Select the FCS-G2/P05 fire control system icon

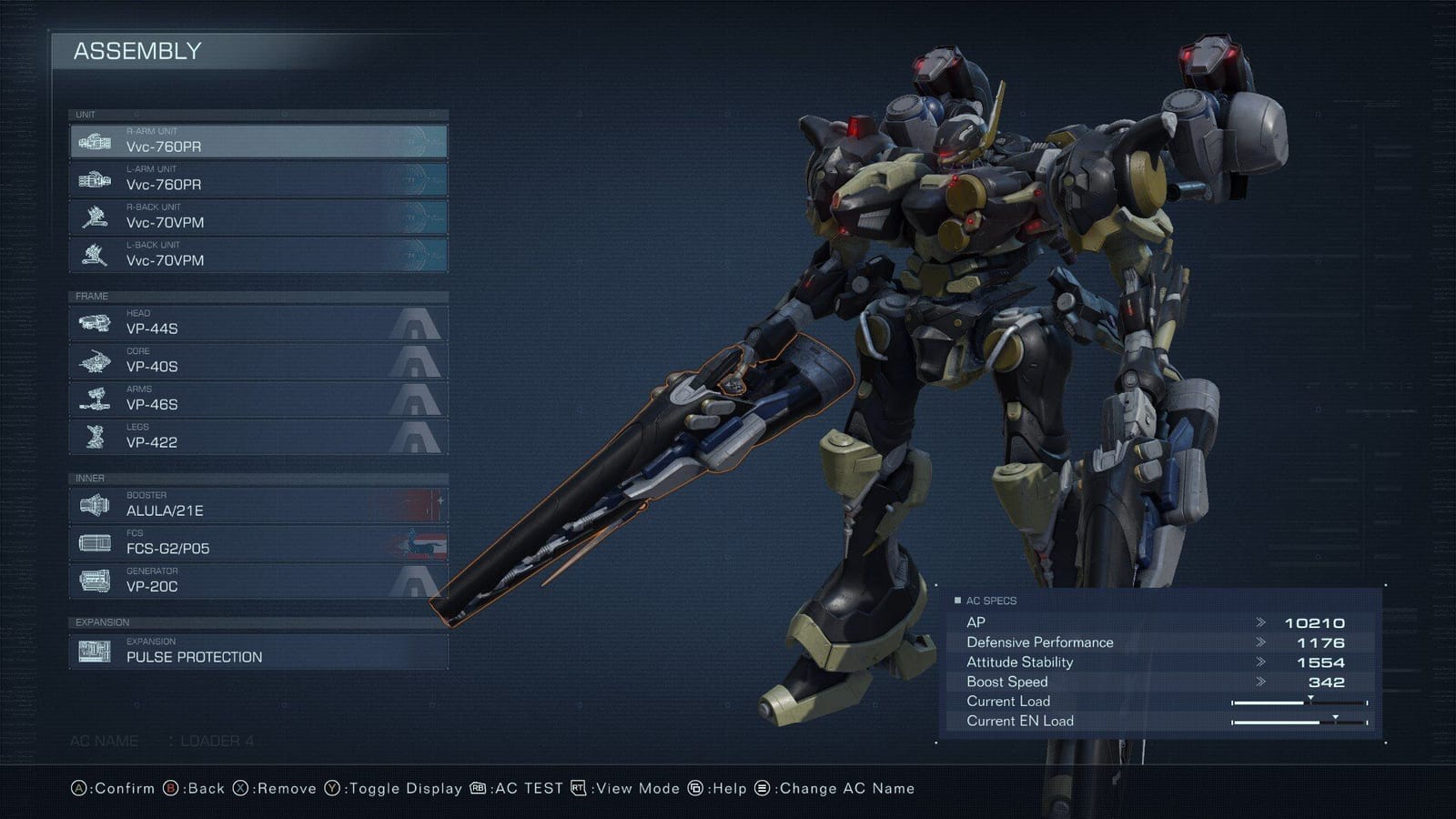click(x=97, y=541)
